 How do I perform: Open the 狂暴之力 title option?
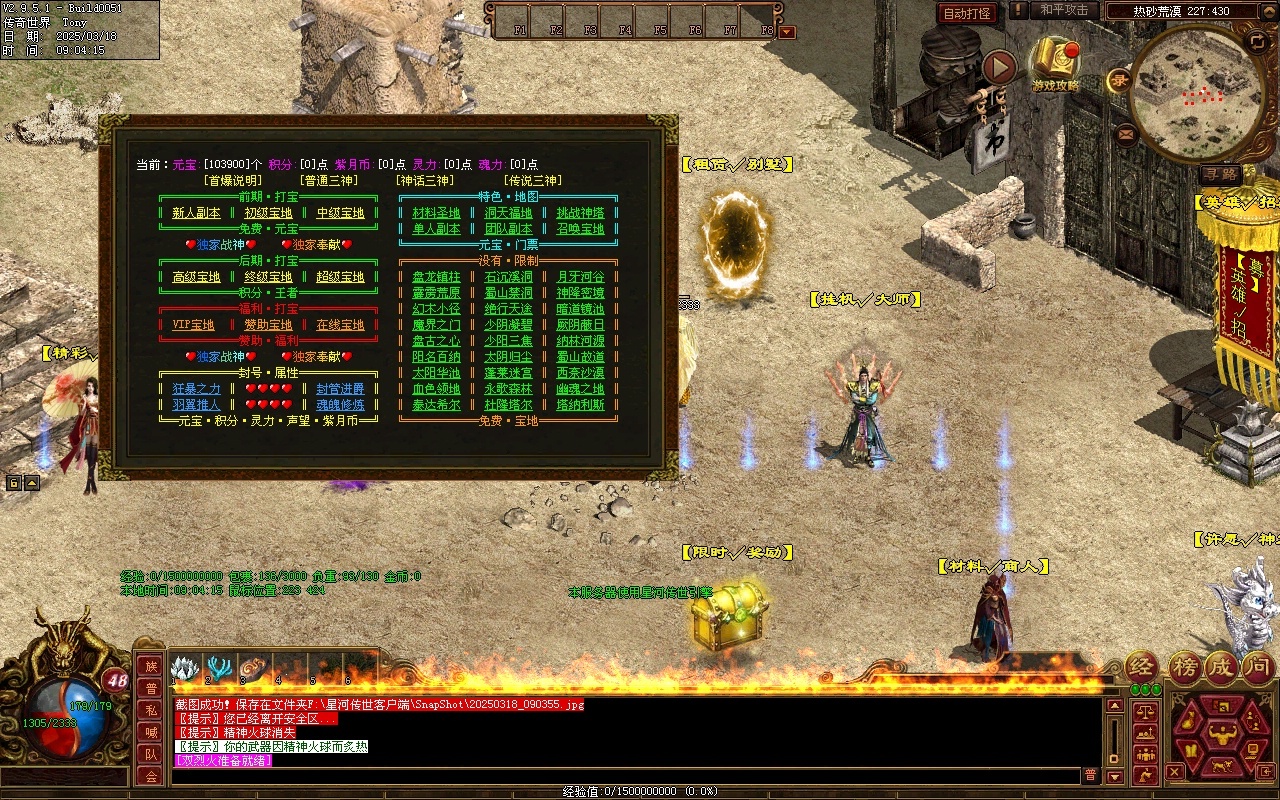pyautogui.click(x=196, y=389)
